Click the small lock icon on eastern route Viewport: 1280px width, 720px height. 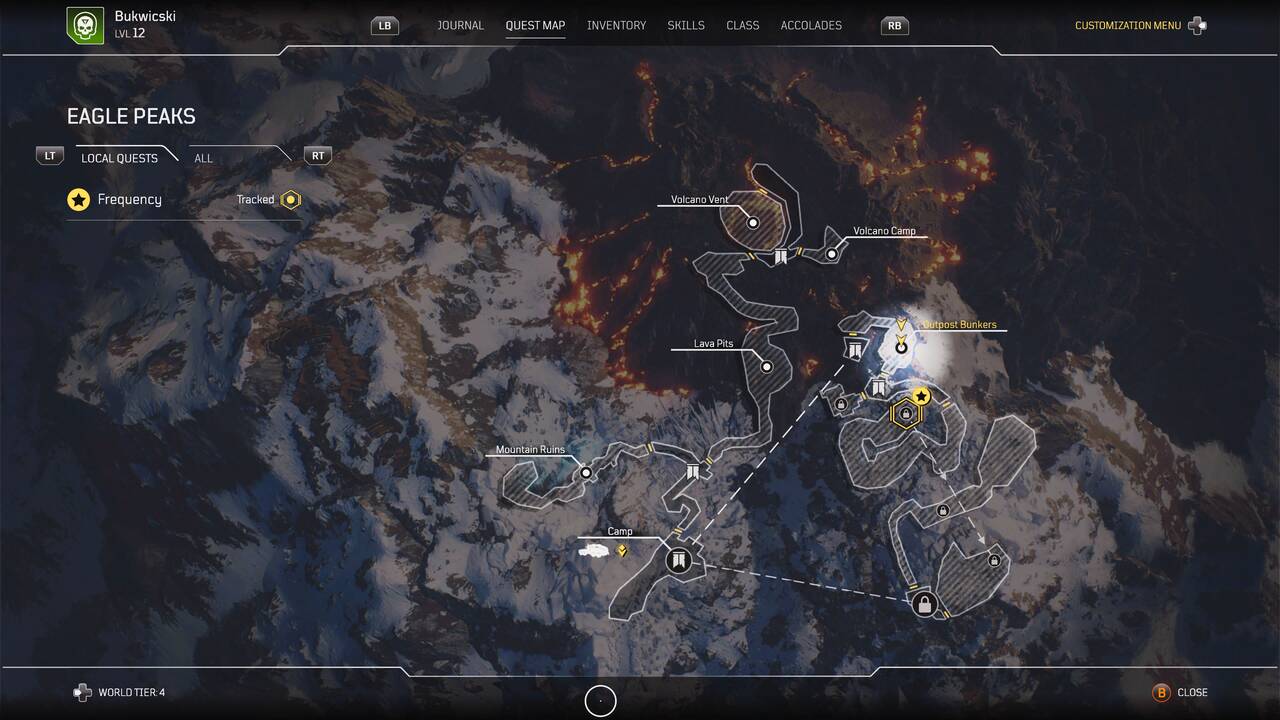(x=943, y=509)
